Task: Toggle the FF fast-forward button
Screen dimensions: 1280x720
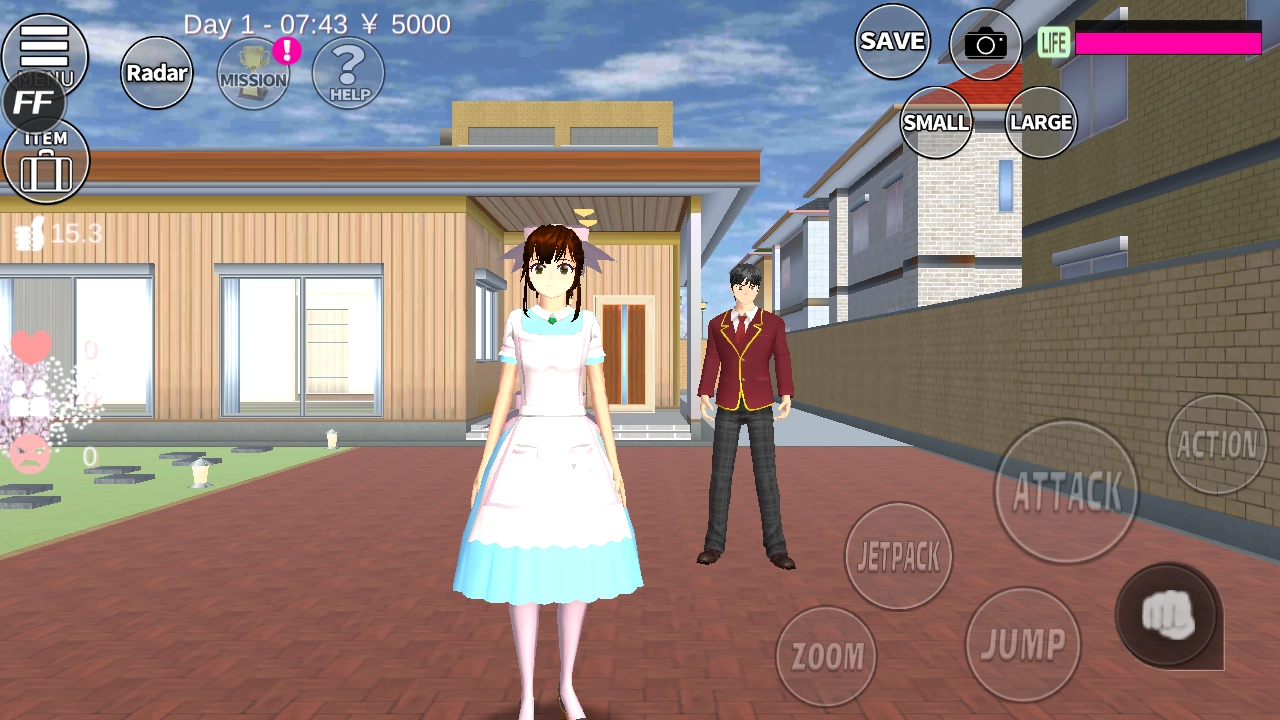Action: pos(34,103)
